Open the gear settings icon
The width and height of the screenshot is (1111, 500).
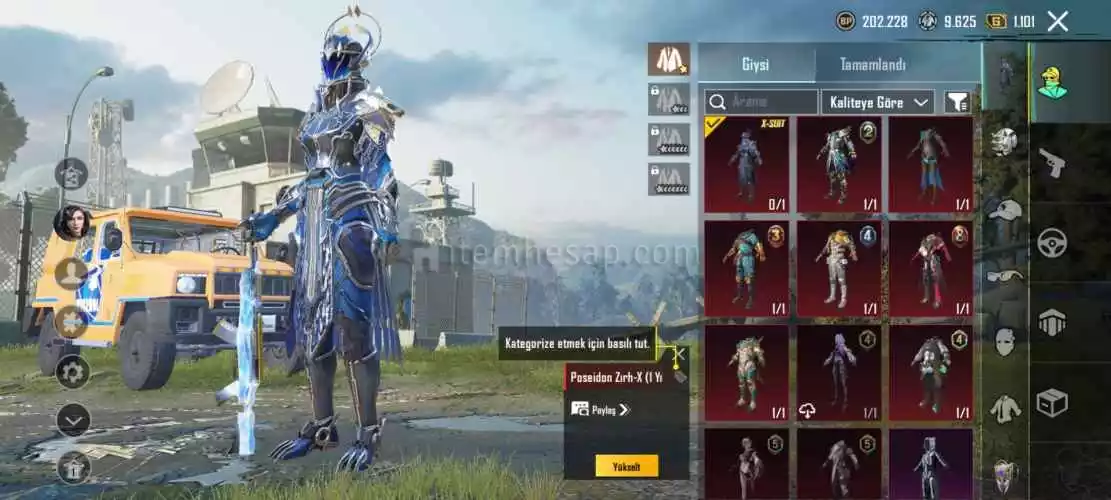point(72,372)
